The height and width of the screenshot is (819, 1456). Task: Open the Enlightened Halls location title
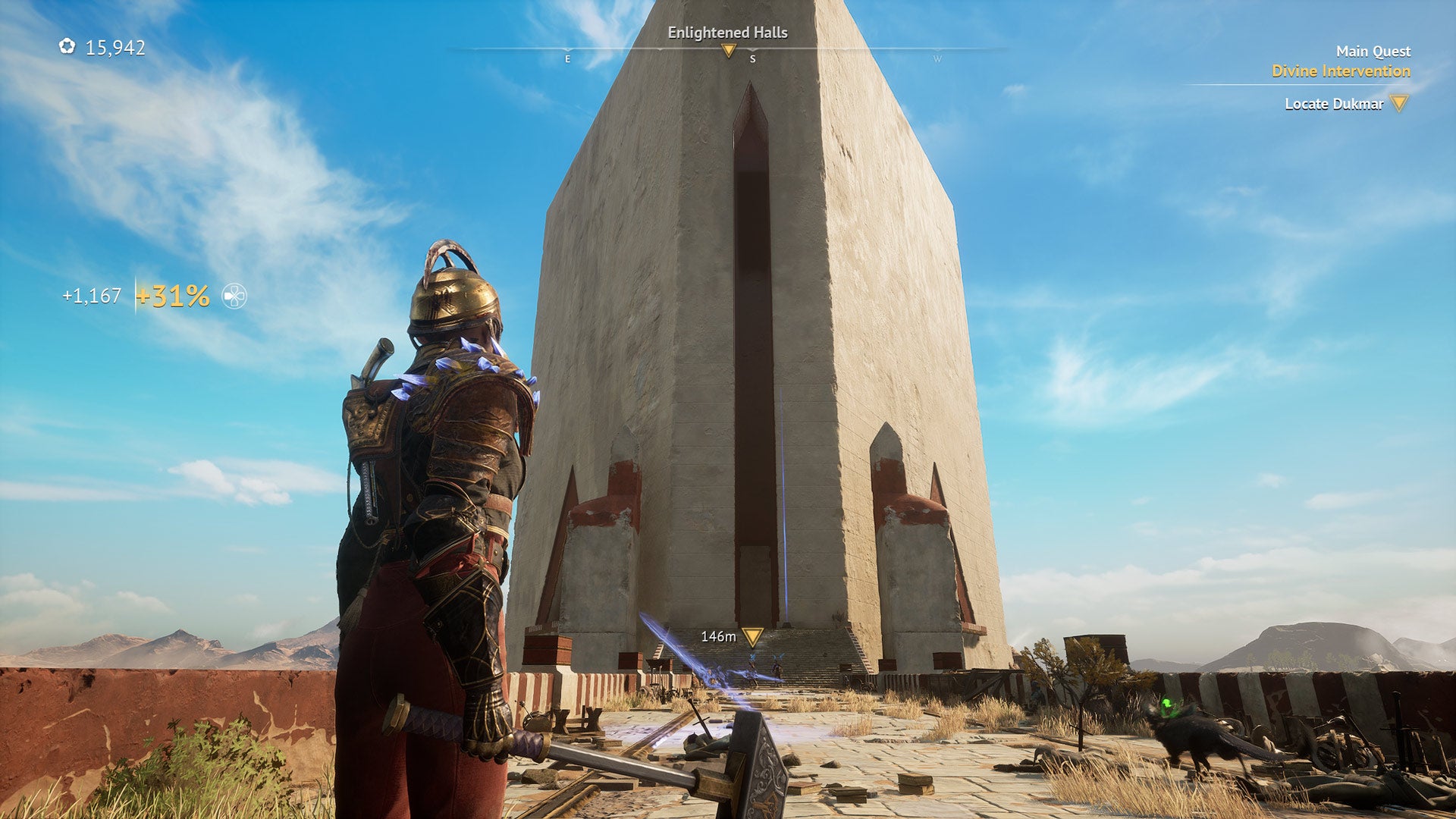(728, 33)
